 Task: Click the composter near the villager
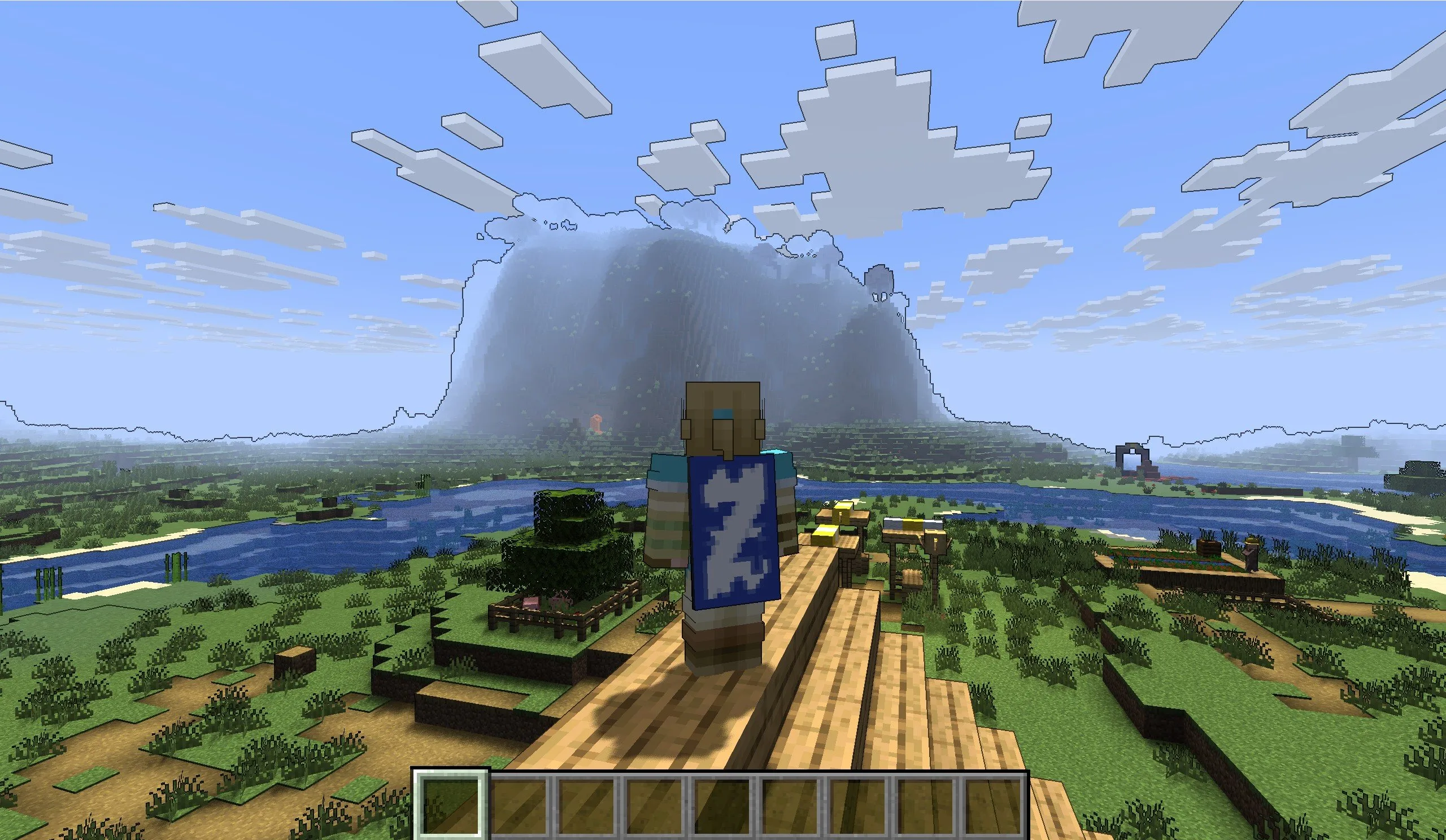(1208, 548)
